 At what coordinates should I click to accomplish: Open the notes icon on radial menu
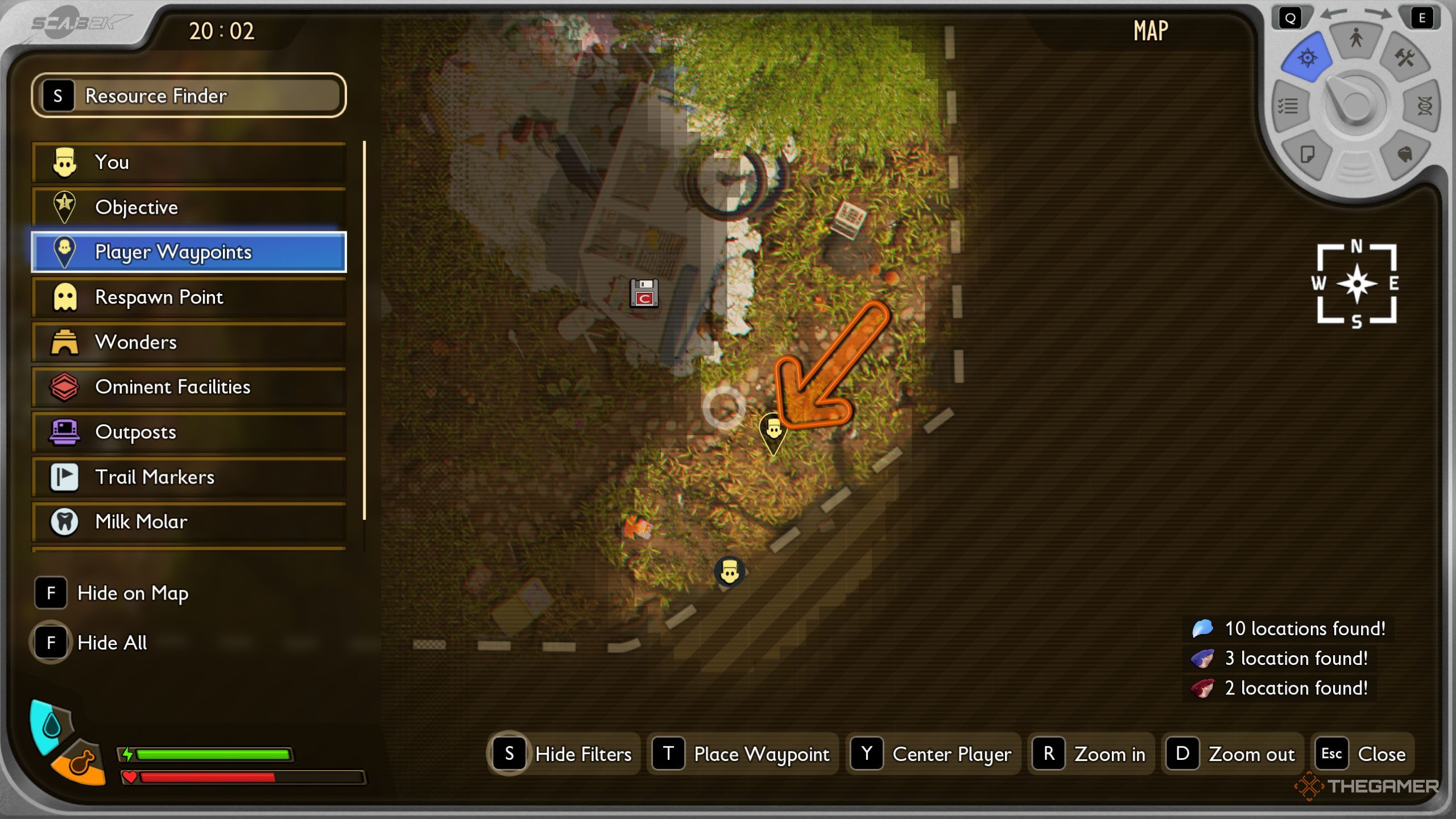[1308, 154]
